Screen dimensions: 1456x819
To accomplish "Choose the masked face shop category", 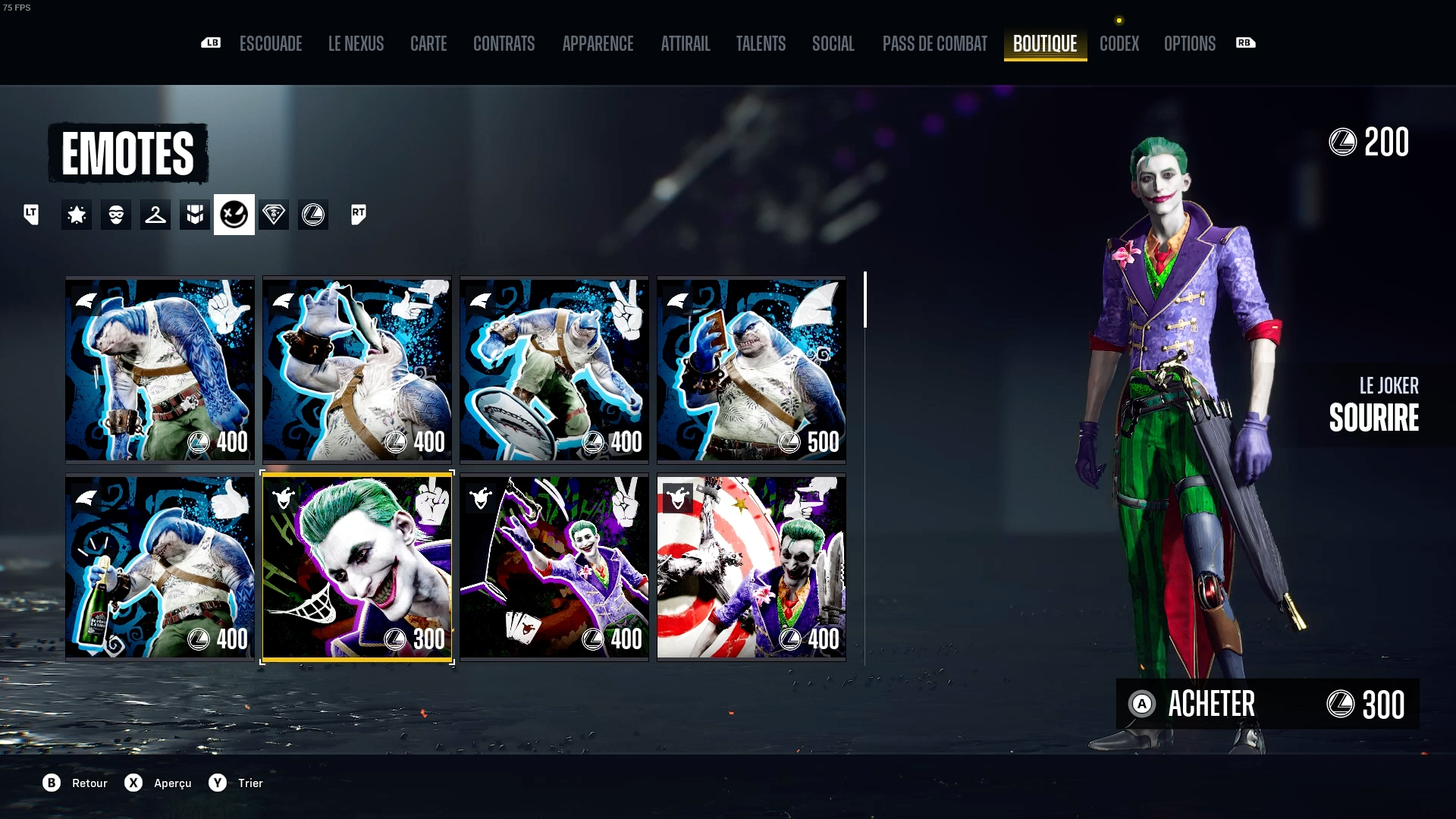I will tap(116, 215).
